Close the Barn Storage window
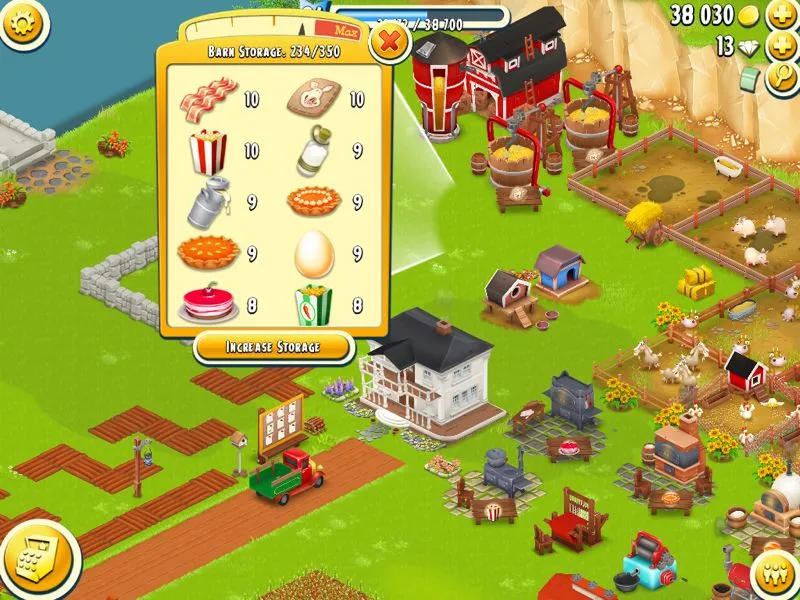The height and width of the screenshot is (600, 800). tap(389, 42)
